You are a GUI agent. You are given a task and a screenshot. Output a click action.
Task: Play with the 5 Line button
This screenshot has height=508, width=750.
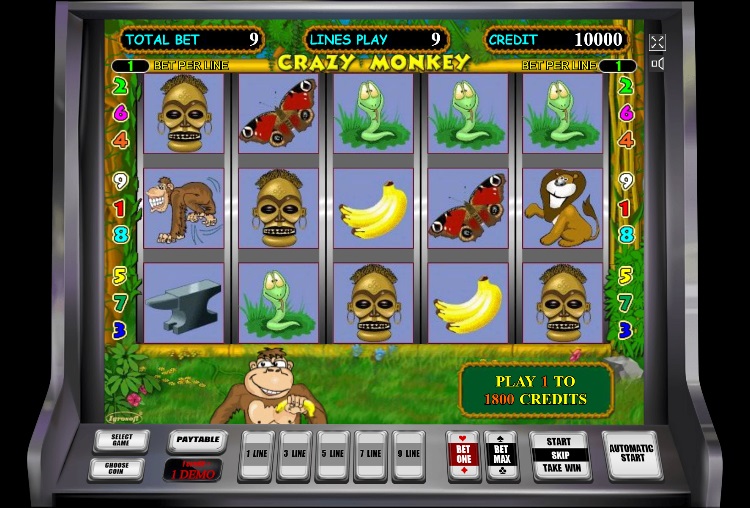coord(332,455)
